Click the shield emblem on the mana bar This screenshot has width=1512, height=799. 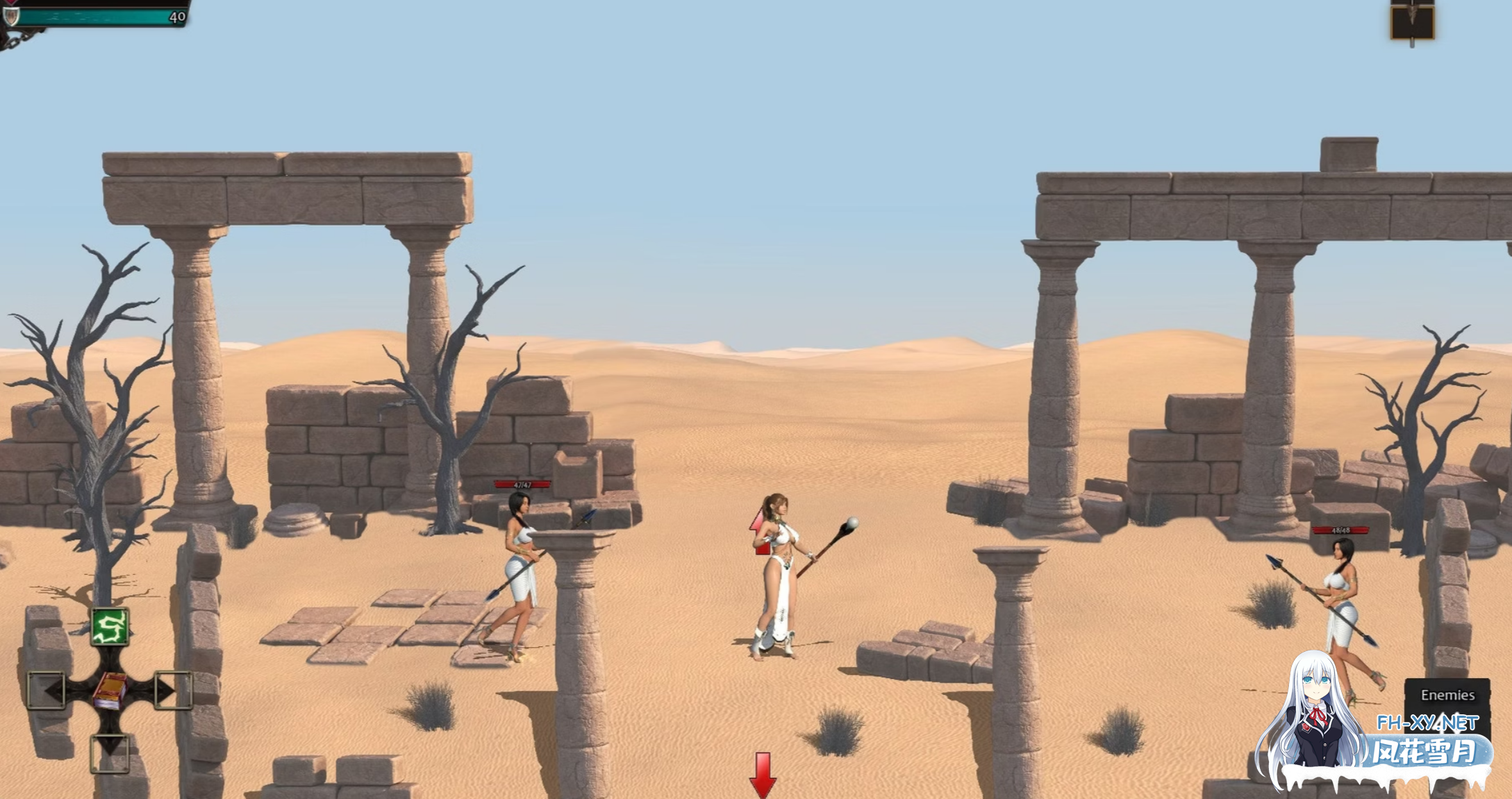(x=11, y=17)
